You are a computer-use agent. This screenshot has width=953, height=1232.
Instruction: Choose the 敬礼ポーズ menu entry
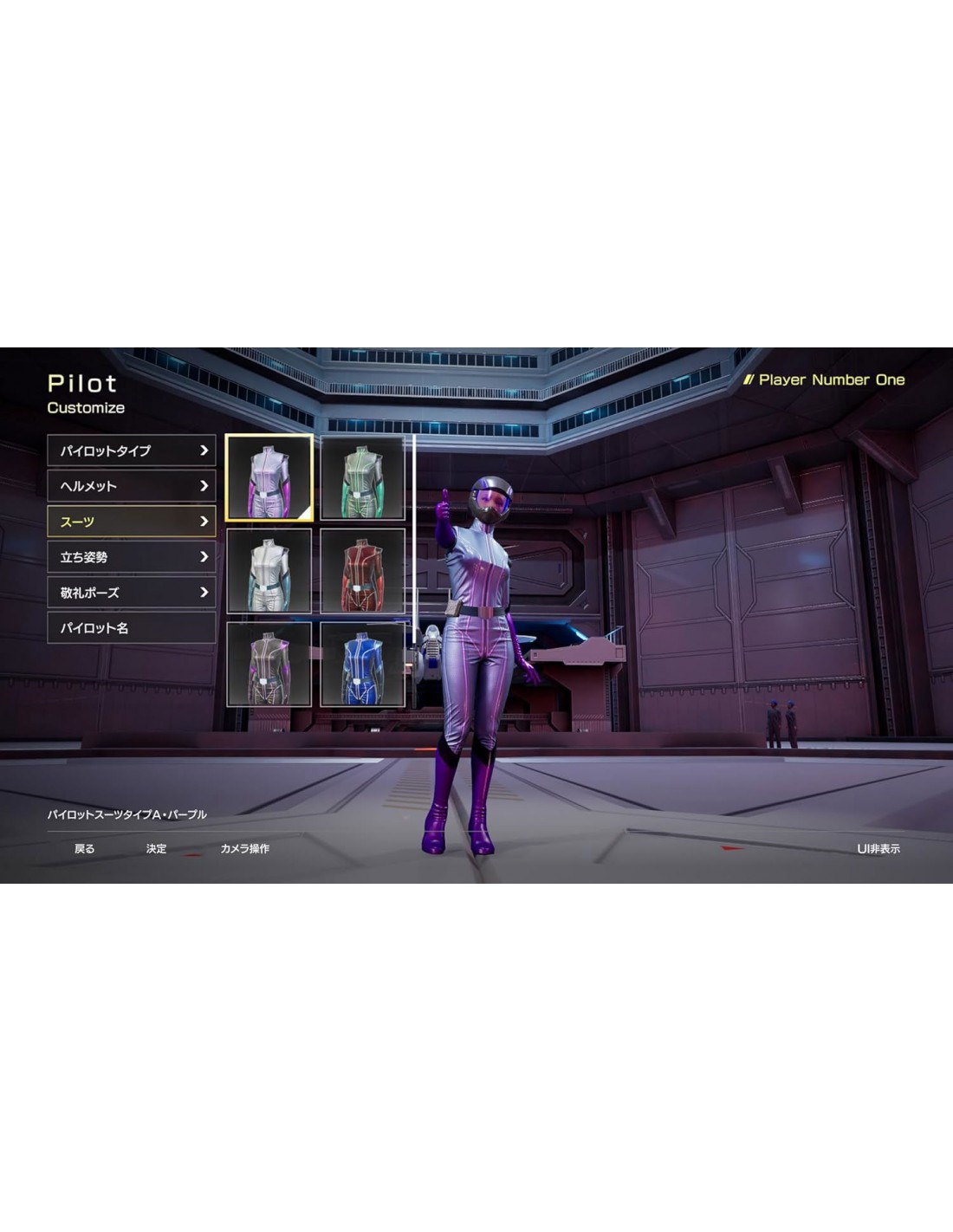pos(131,593)
